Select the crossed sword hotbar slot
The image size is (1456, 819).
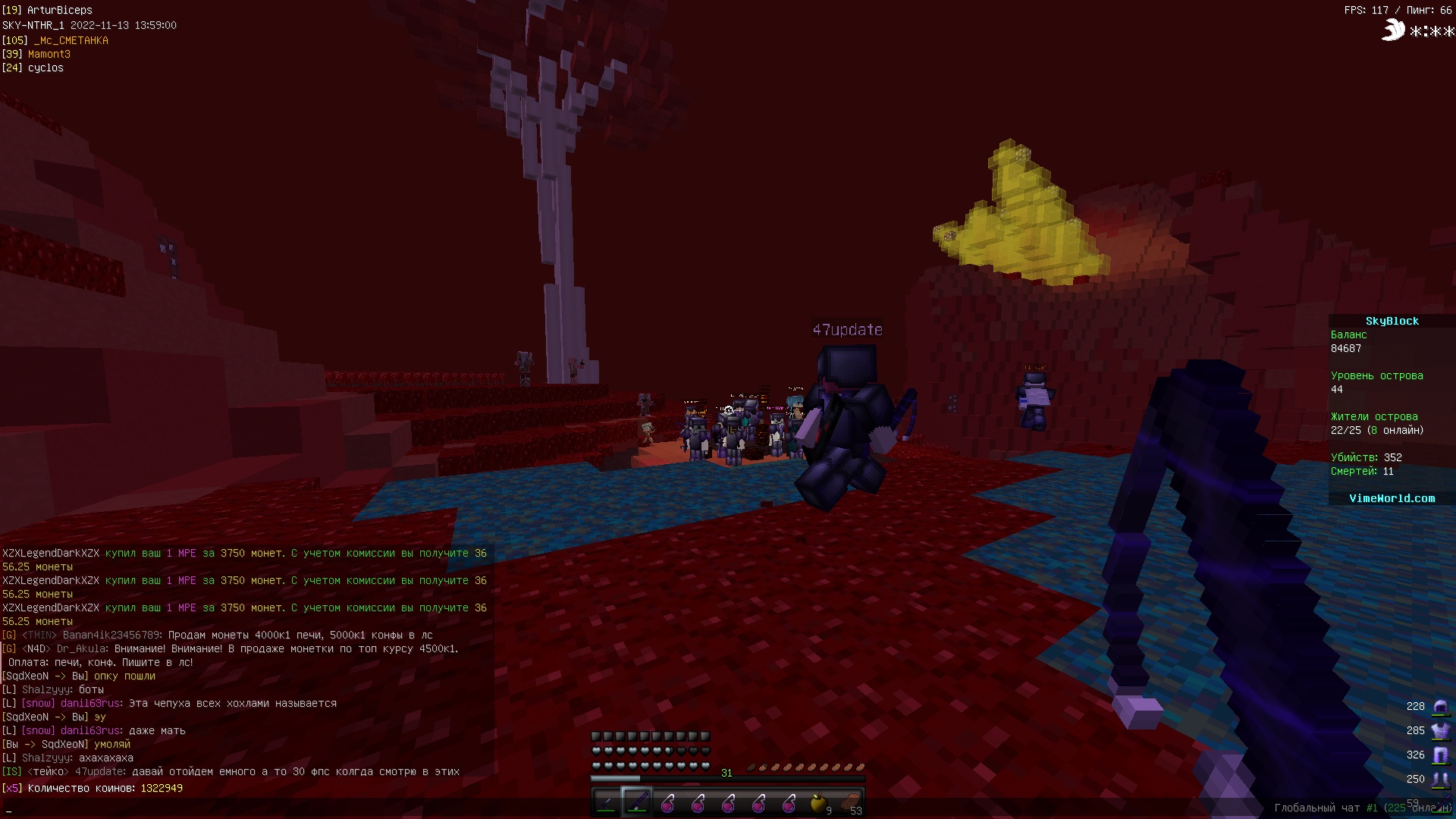pyautogui.click(x=606, y=802)
